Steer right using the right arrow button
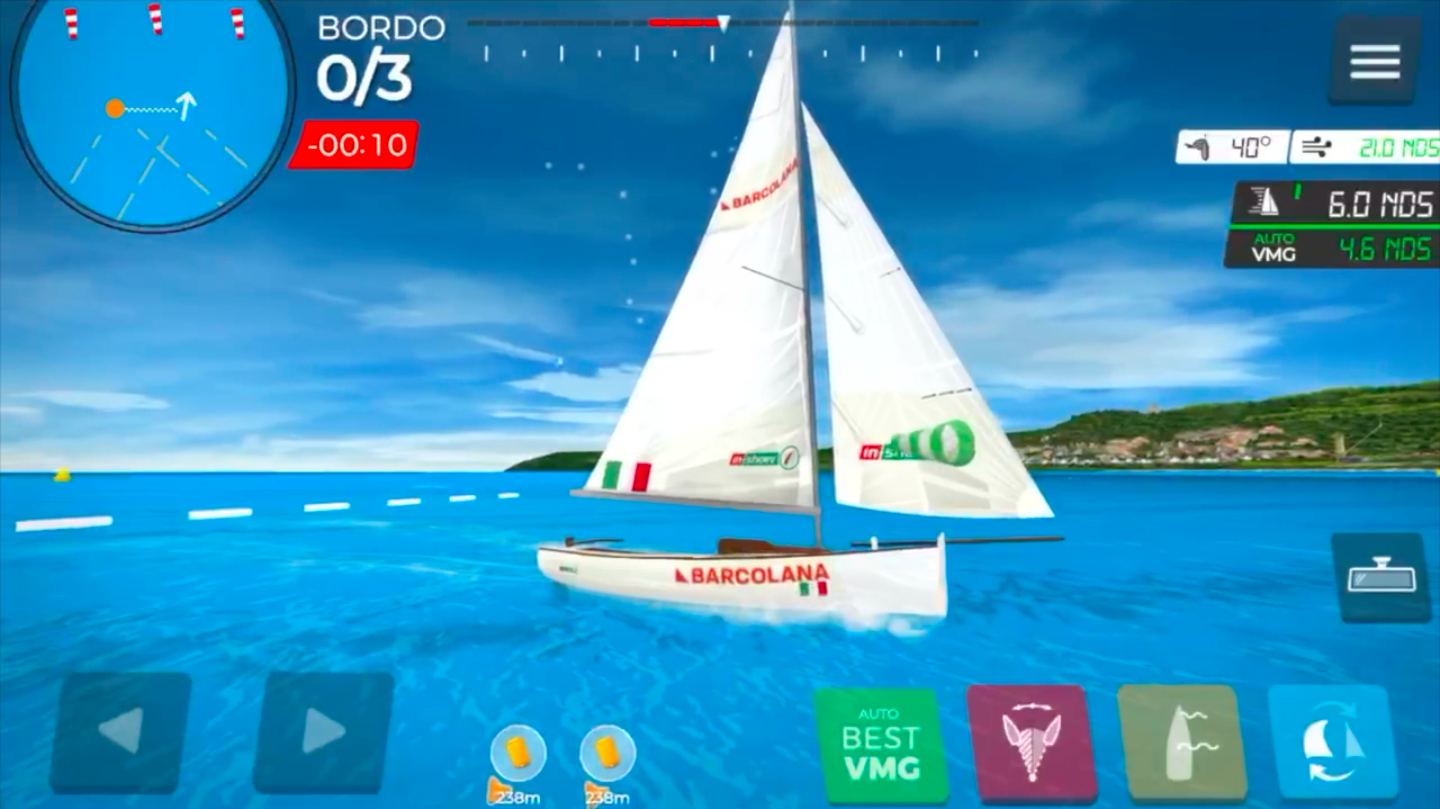1440x809 pixels. click(x=323, y=732)
